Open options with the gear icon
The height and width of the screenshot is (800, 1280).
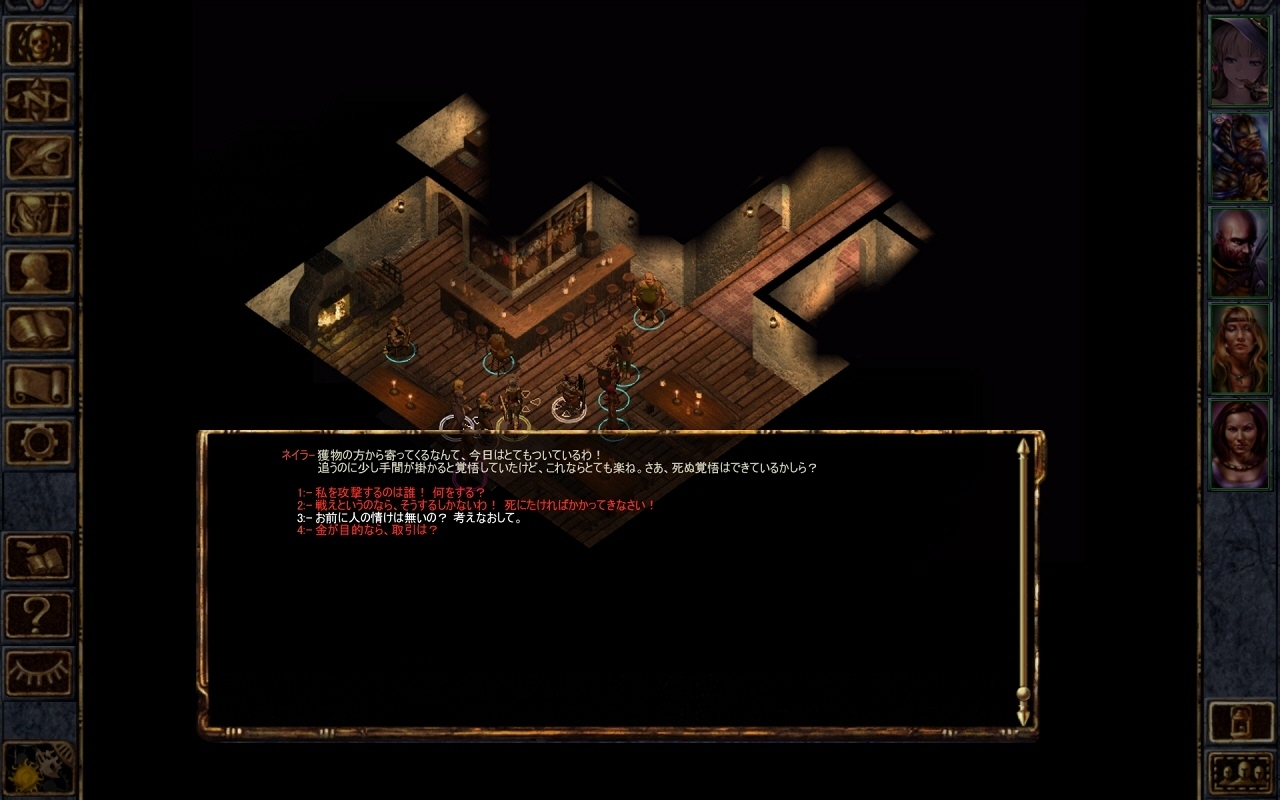(x=39, y=441)
